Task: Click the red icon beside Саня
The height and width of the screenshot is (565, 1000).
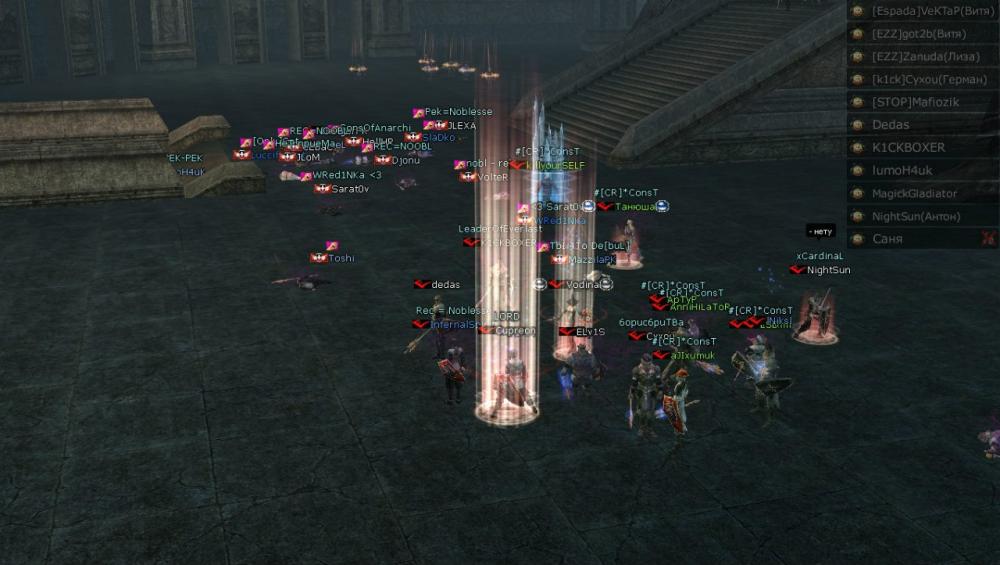Action: [x=988, y=238]
